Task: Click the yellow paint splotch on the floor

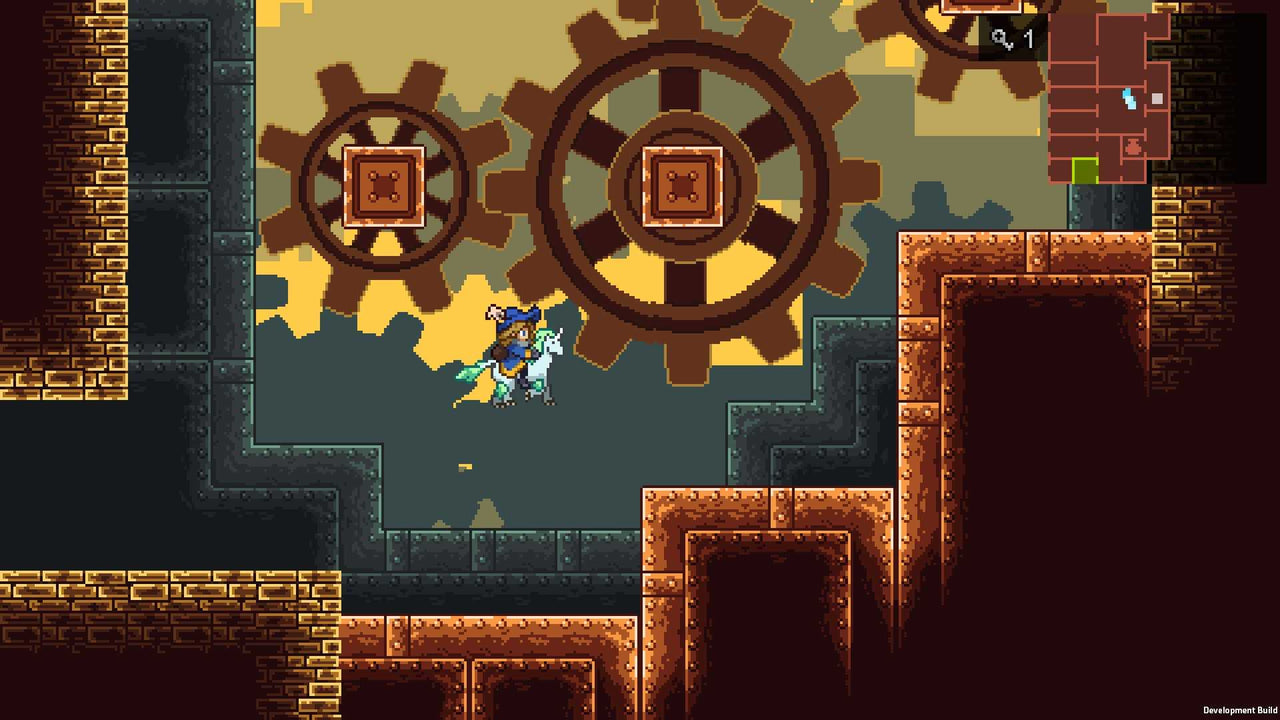Action: [x=463, y=466]
